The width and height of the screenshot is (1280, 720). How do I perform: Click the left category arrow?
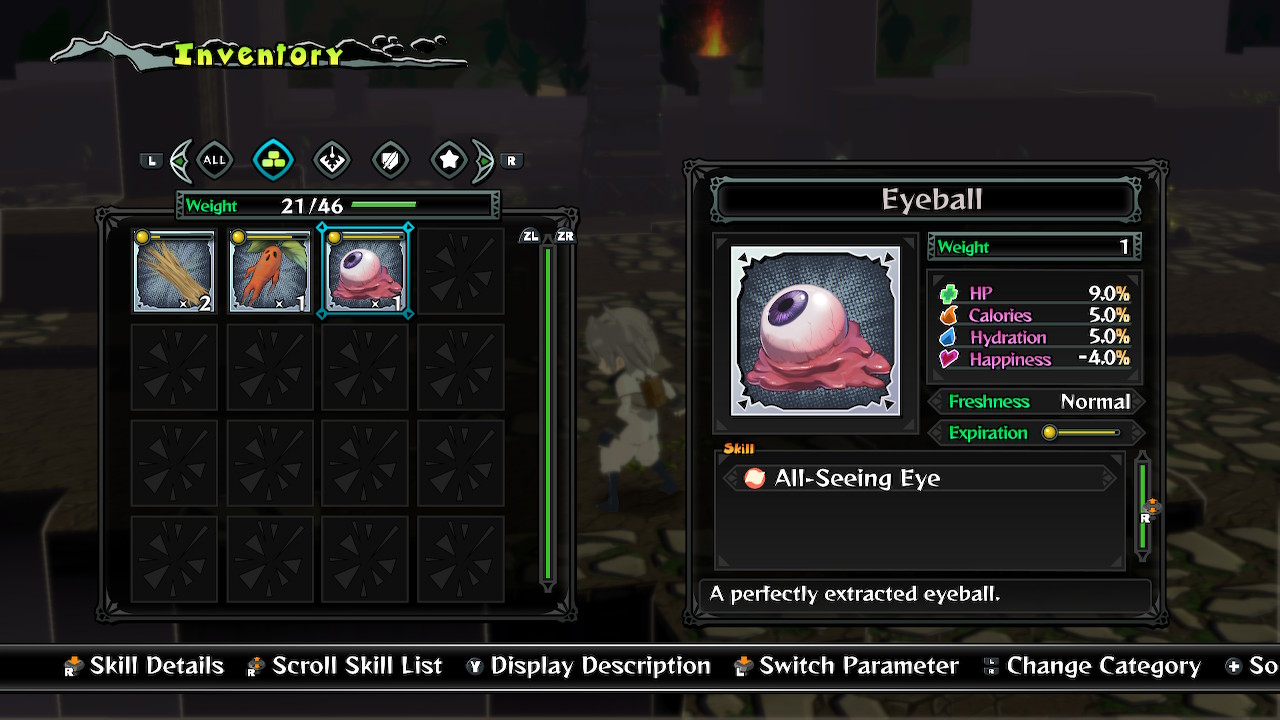coord(181,160)
